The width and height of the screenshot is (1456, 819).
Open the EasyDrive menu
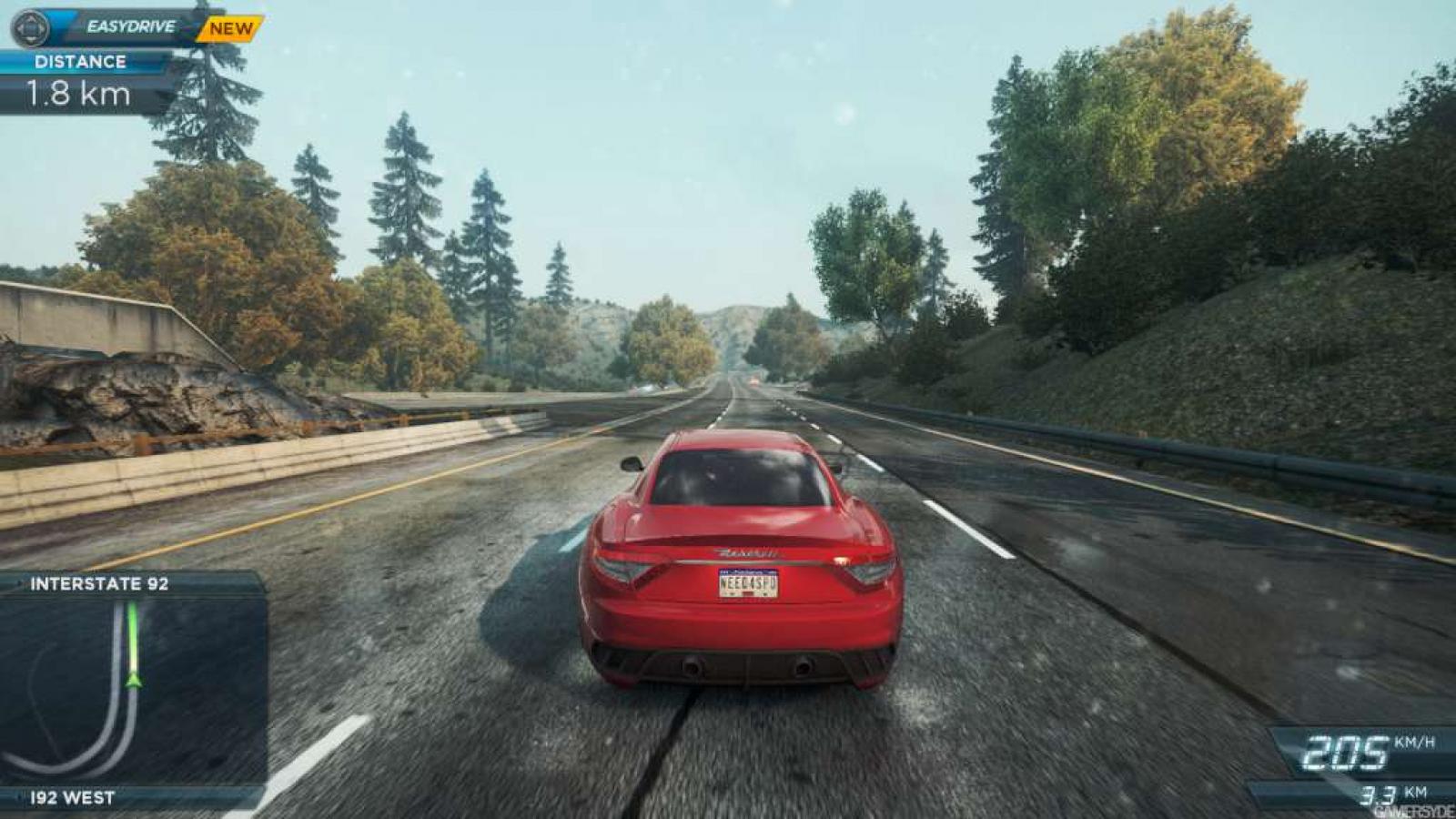point(130,27)
